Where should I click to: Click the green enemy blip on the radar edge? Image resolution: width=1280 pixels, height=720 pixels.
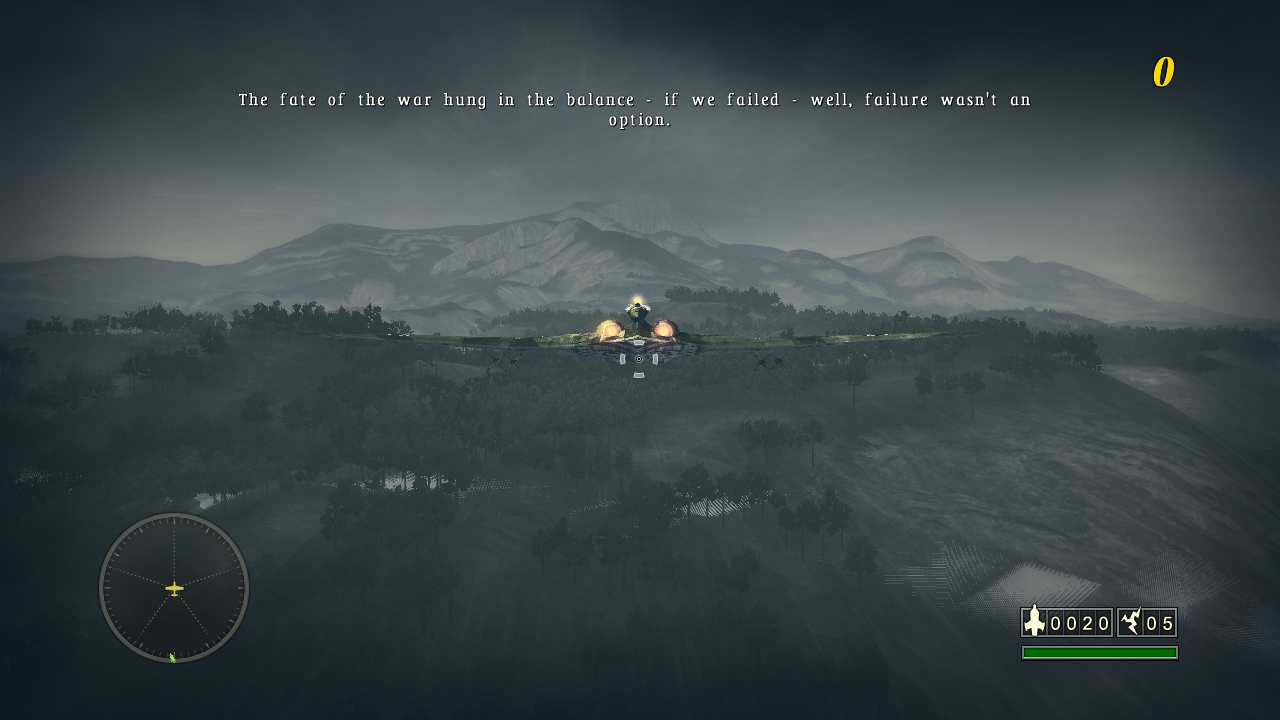(172, 658)
